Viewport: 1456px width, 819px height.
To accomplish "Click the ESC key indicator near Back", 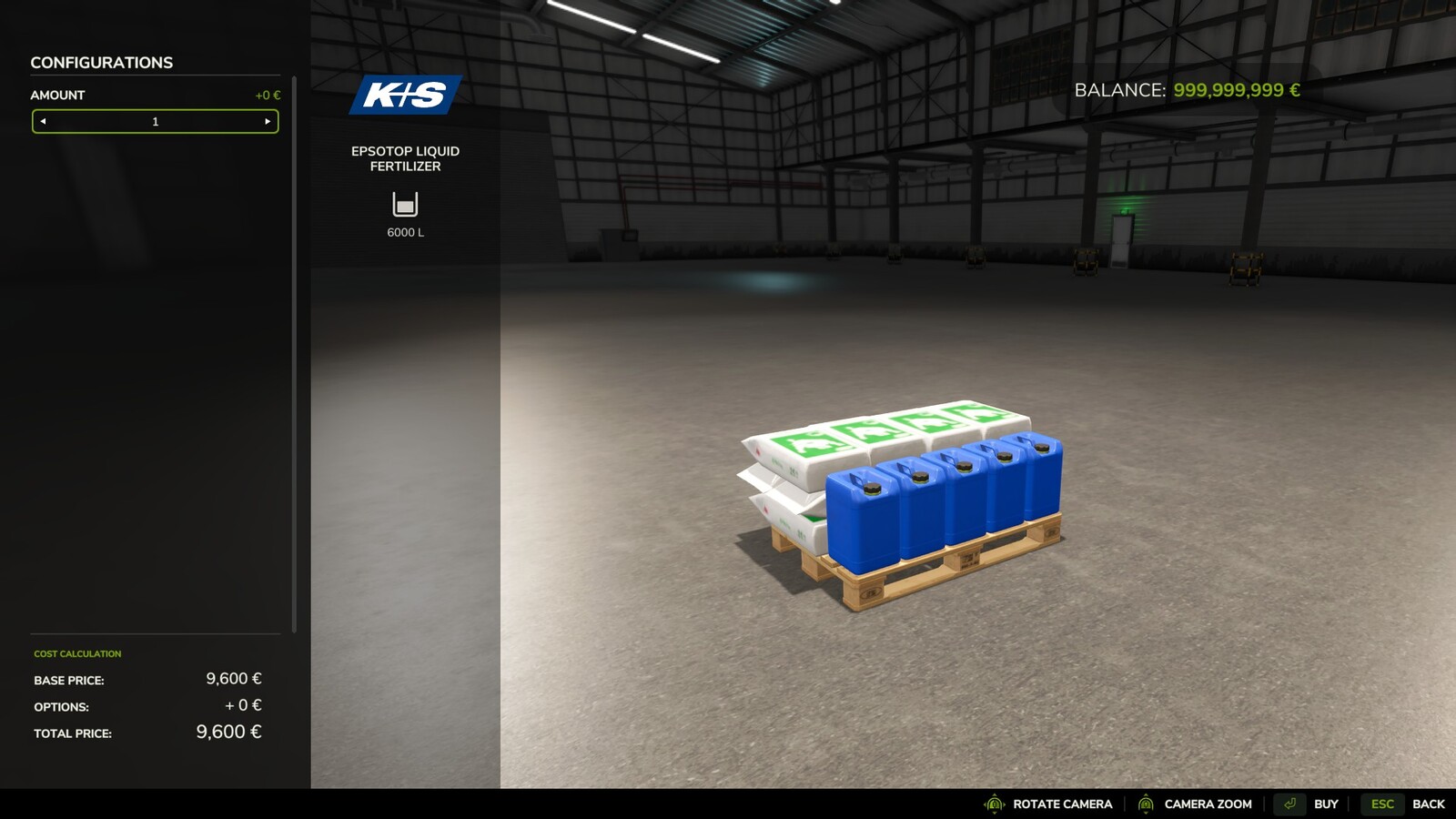I will pos(1382,804).
